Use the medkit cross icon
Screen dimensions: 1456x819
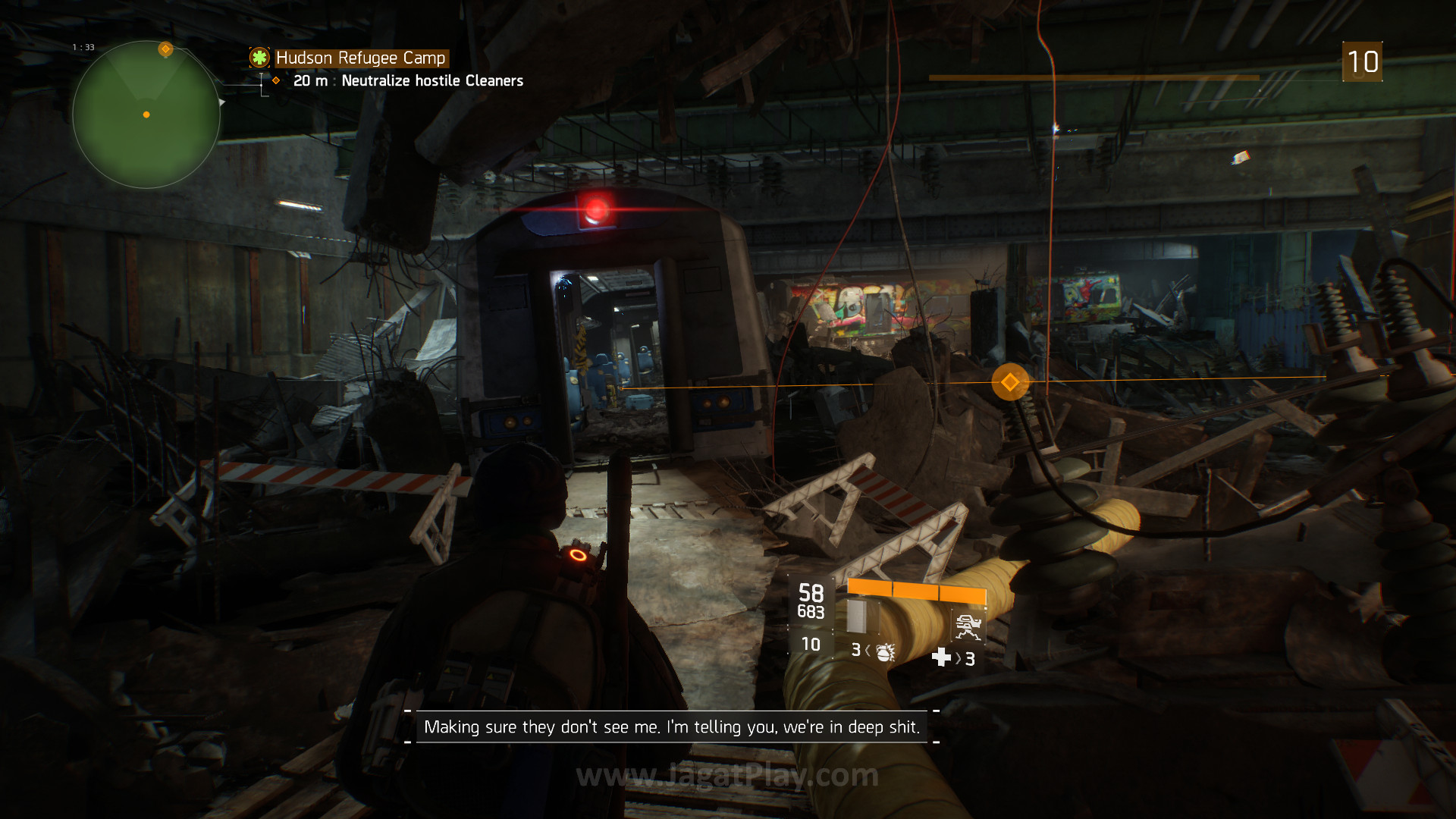click(x=941, y=657)
